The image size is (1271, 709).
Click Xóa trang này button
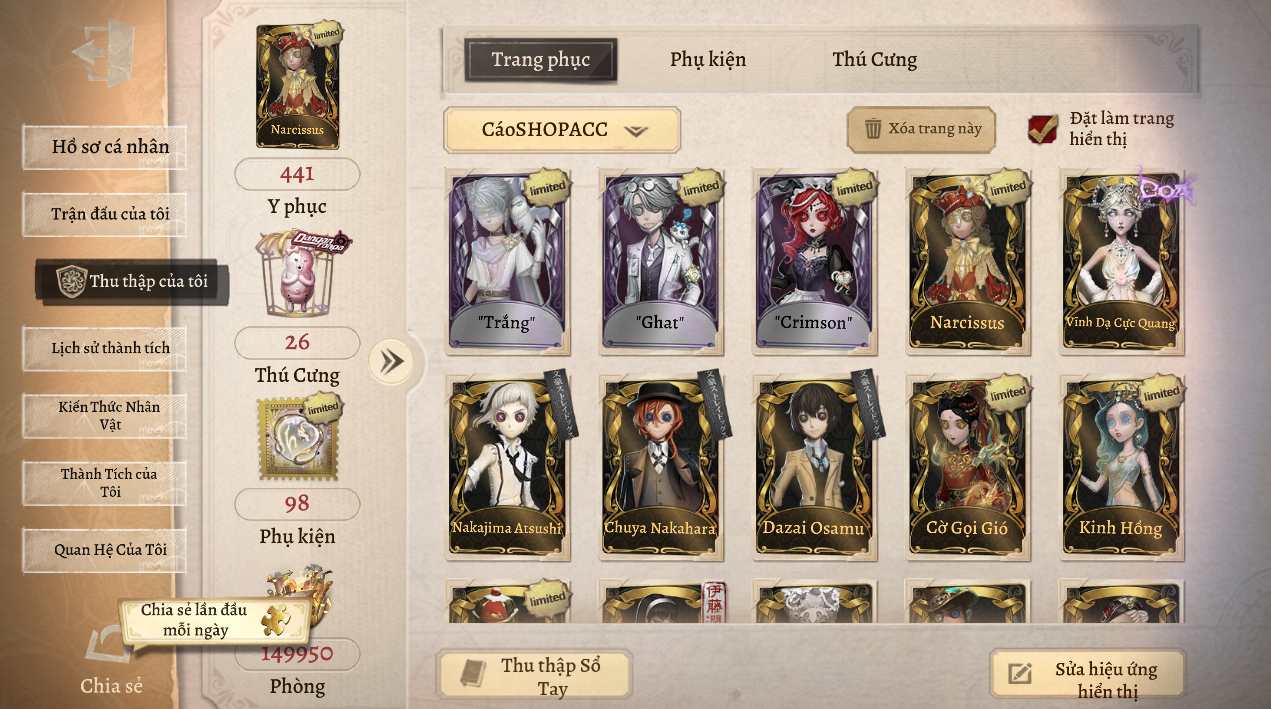coord(921,129)
